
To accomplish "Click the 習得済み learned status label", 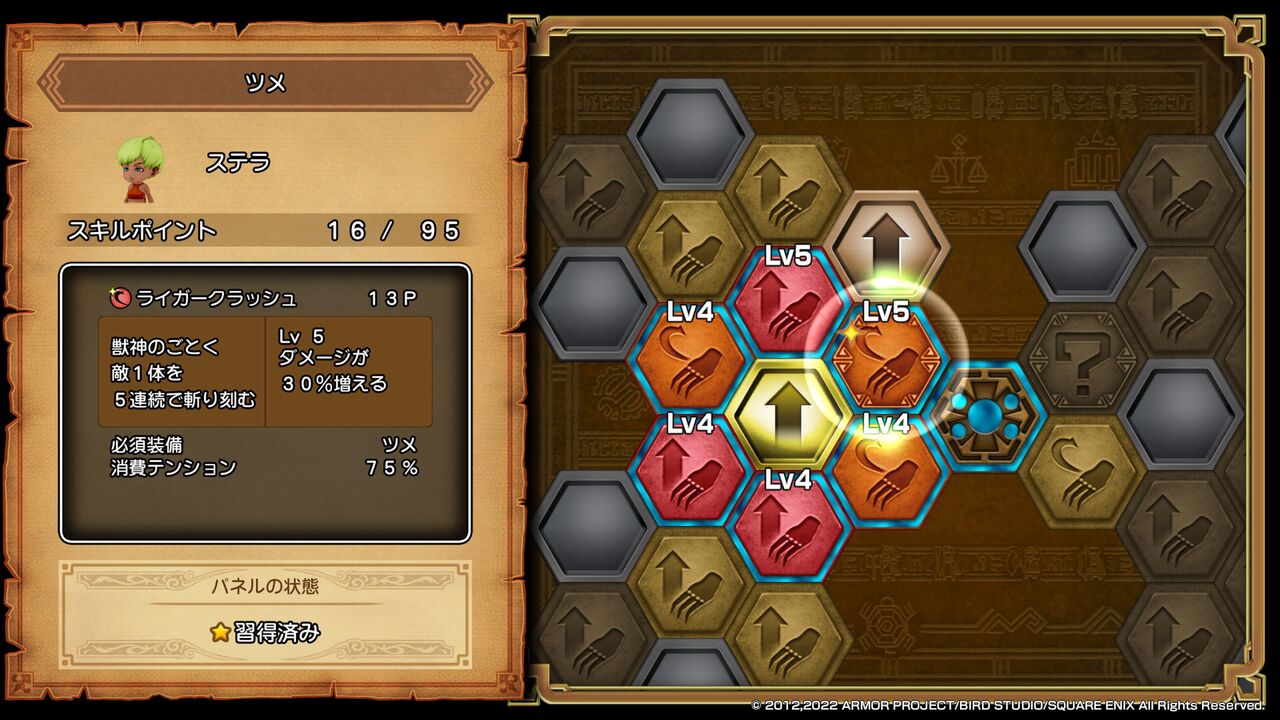I will point(265,633).
